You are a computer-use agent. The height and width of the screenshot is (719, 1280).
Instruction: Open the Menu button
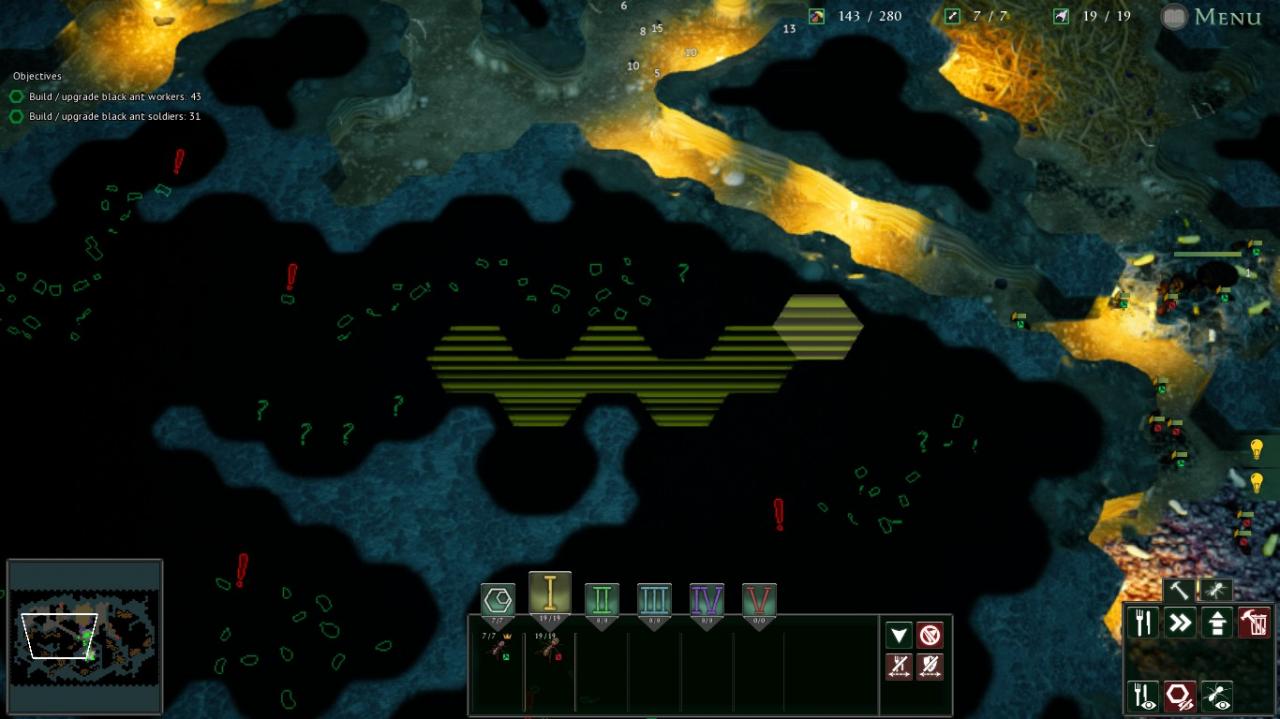point(1213,17)
